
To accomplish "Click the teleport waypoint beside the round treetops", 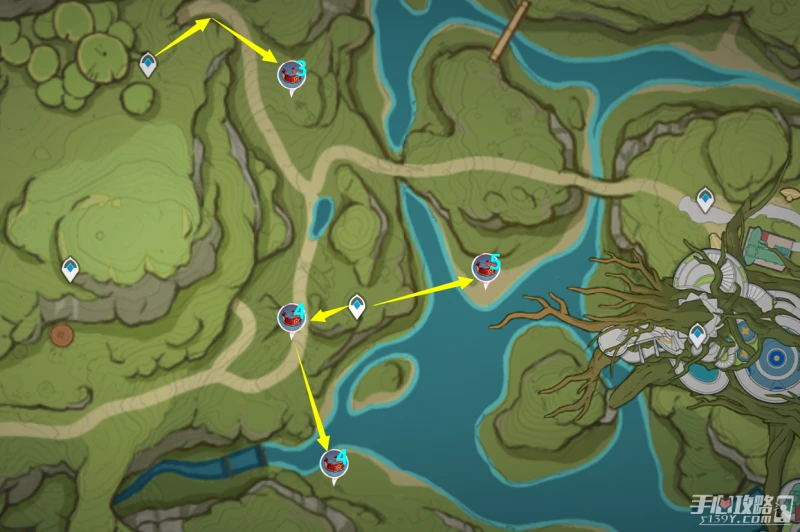I will coord(148,65).
